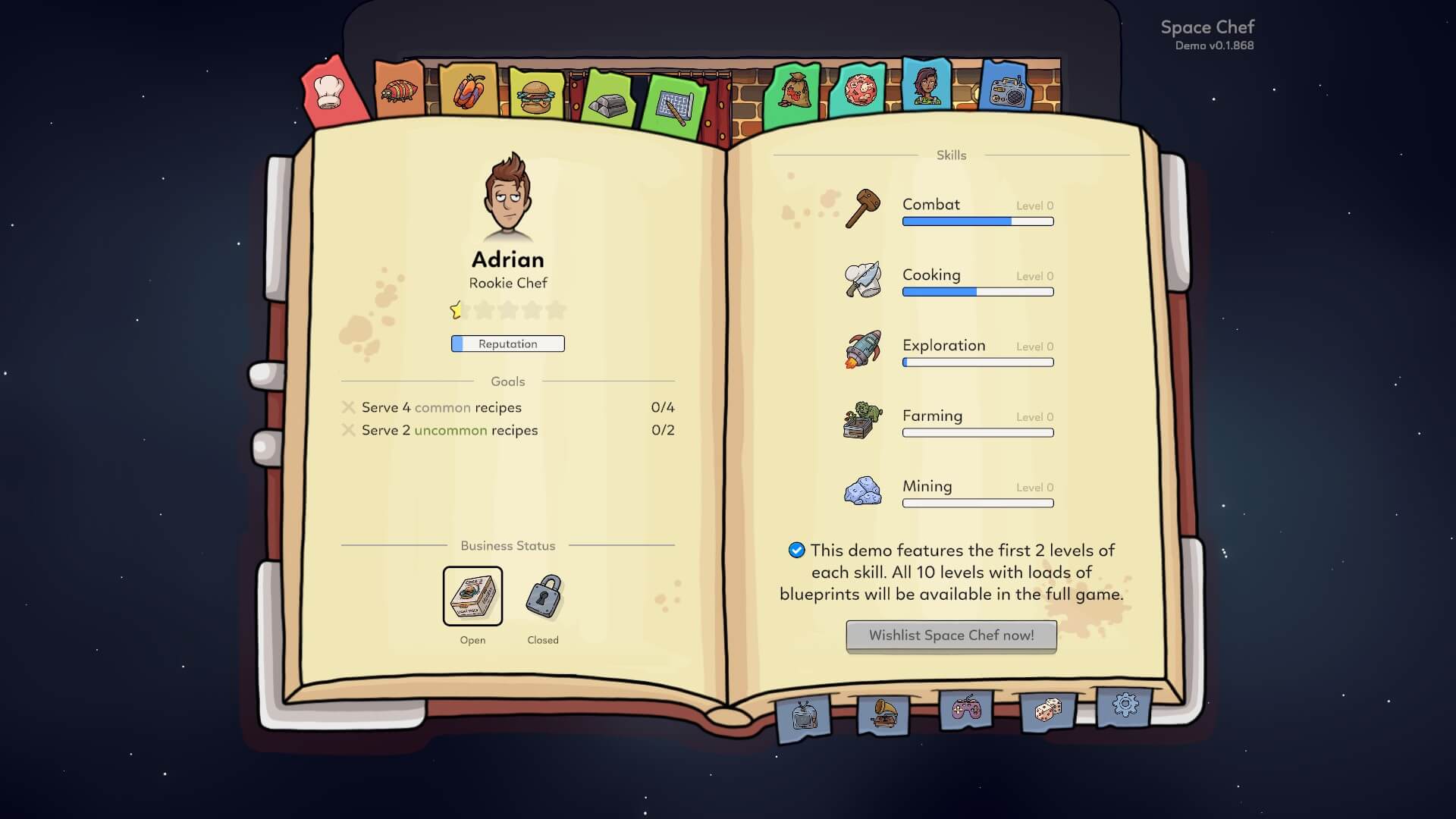Click the Exploration skill rocket icon
Viewport: 1456px width, 819px height.
[x=863, y=350]
